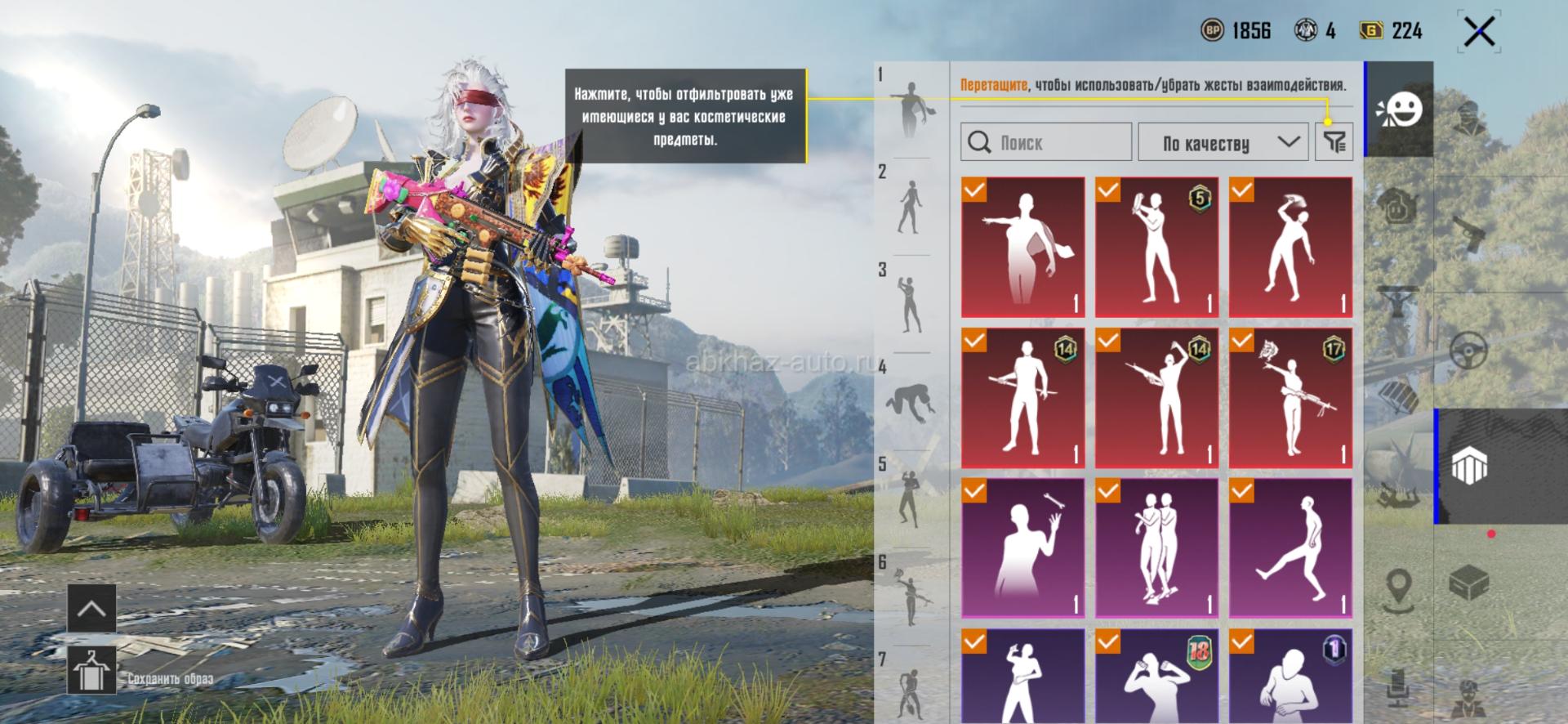The height and width of the screenshot is (724, 1568).
Task: Expand the panel with the up arrow
Action: point(91,609)
